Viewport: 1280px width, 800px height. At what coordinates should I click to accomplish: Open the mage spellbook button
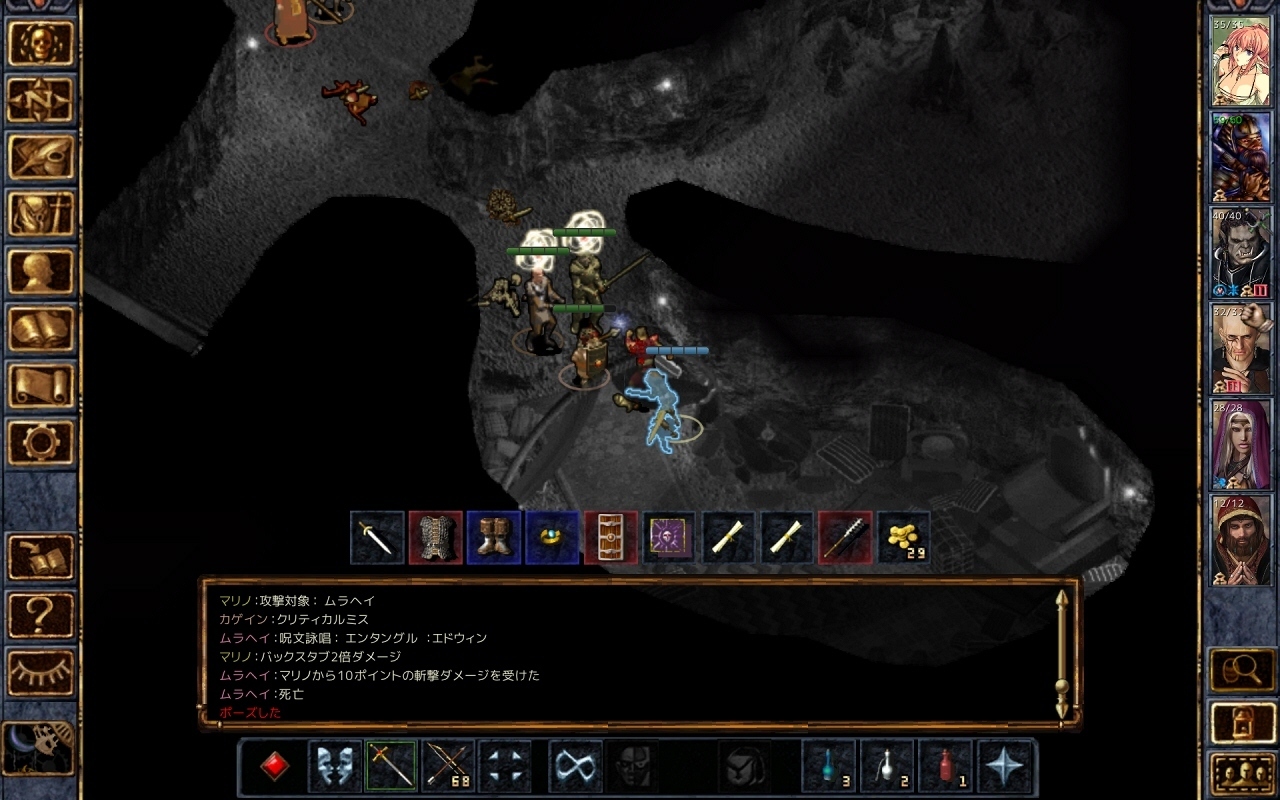tap(41, 327)
